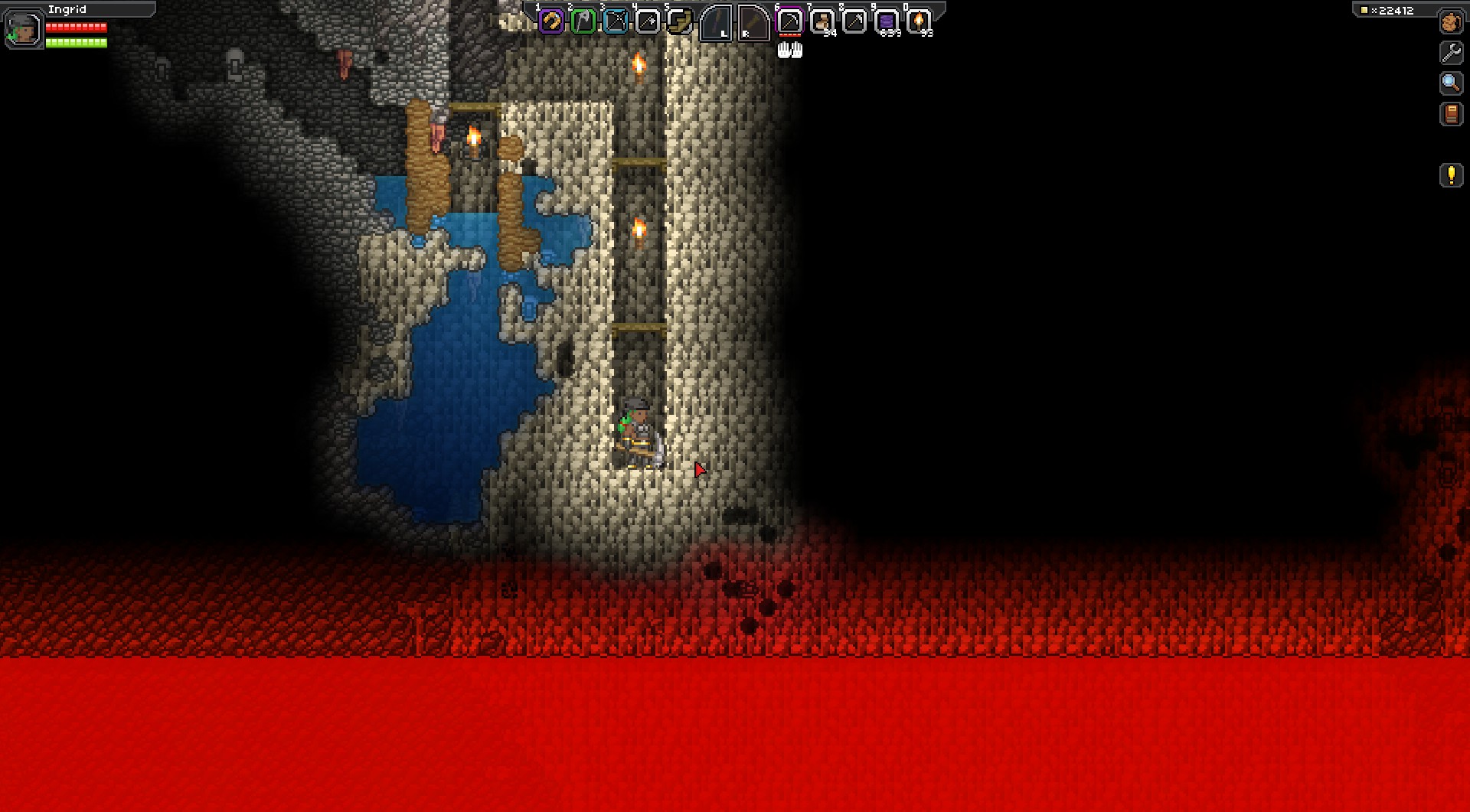
Task: Click the right-hand item slot marked R
Action: click(753, 22)
